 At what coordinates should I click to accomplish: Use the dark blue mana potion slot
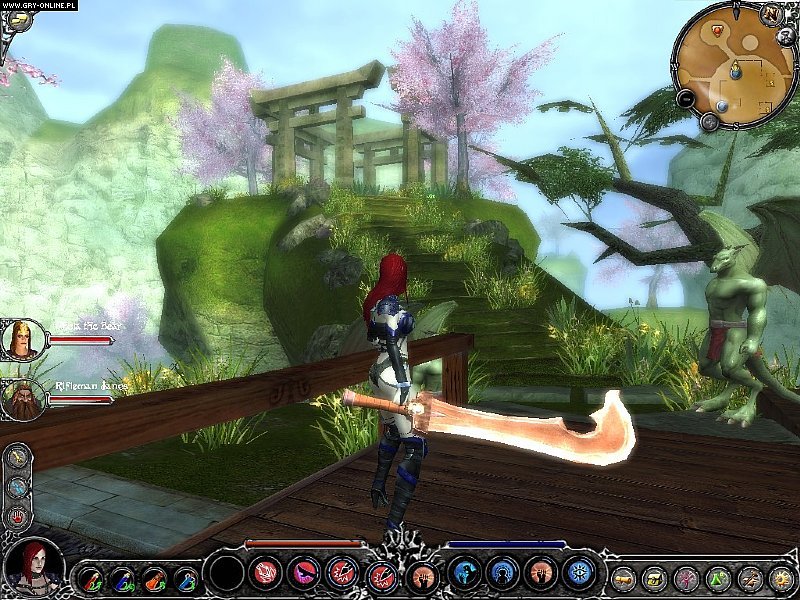pos(123,577)
